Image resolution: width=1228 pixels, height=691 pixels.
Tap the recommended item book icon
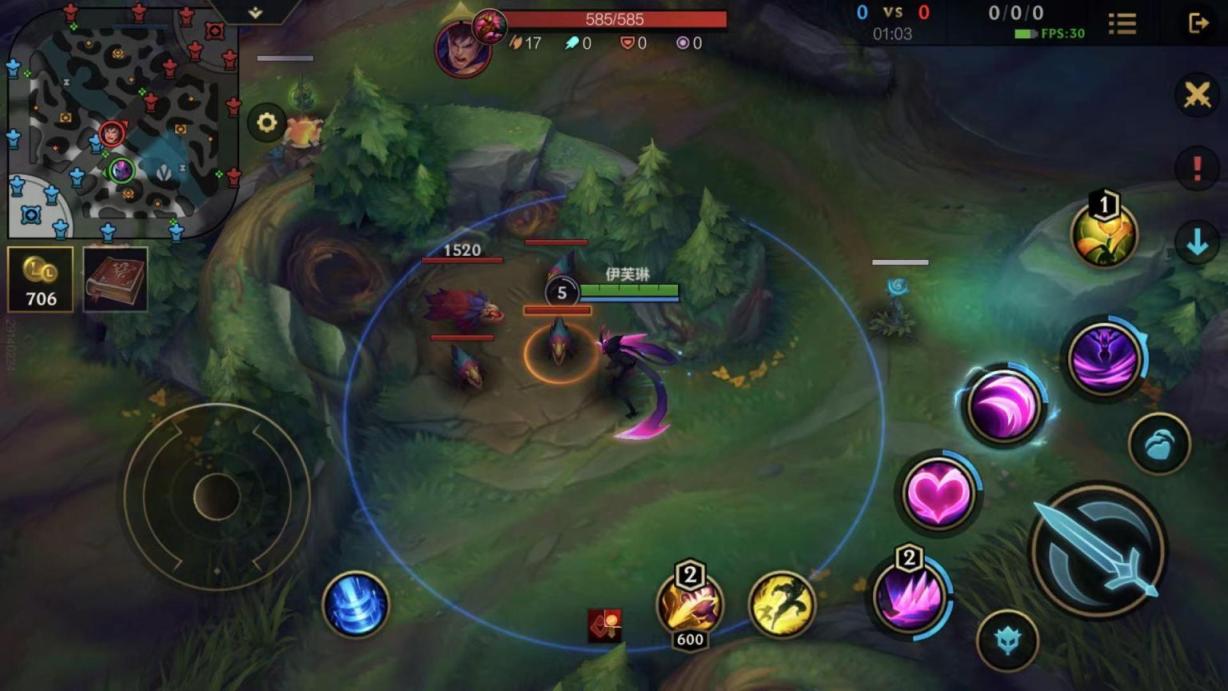115,280
